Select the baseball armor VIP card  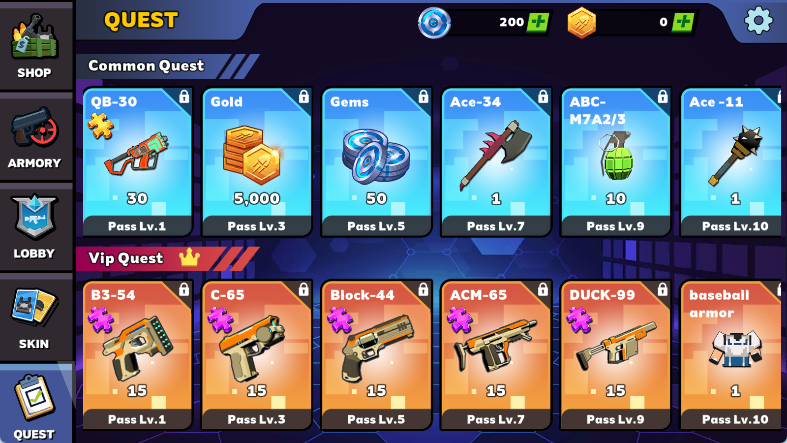click(733, 355)
